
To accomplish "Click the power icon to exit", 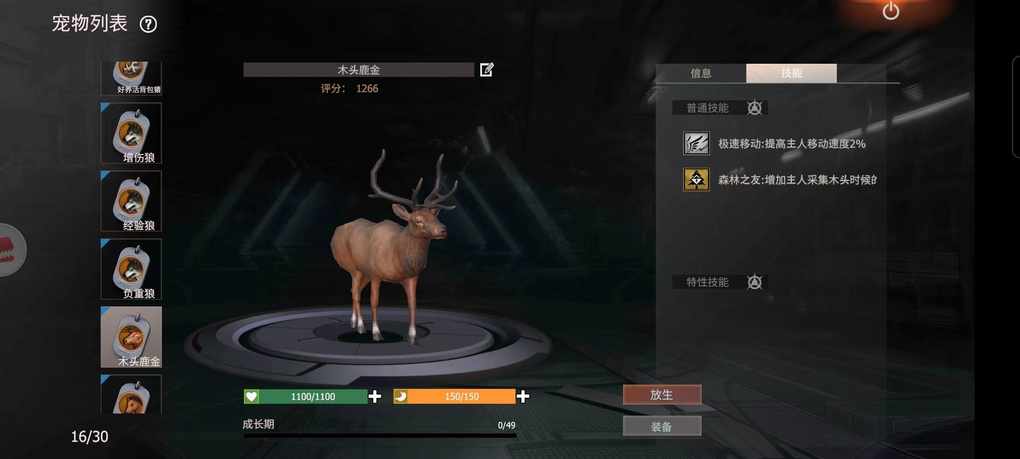I will [x=891, y=12].
